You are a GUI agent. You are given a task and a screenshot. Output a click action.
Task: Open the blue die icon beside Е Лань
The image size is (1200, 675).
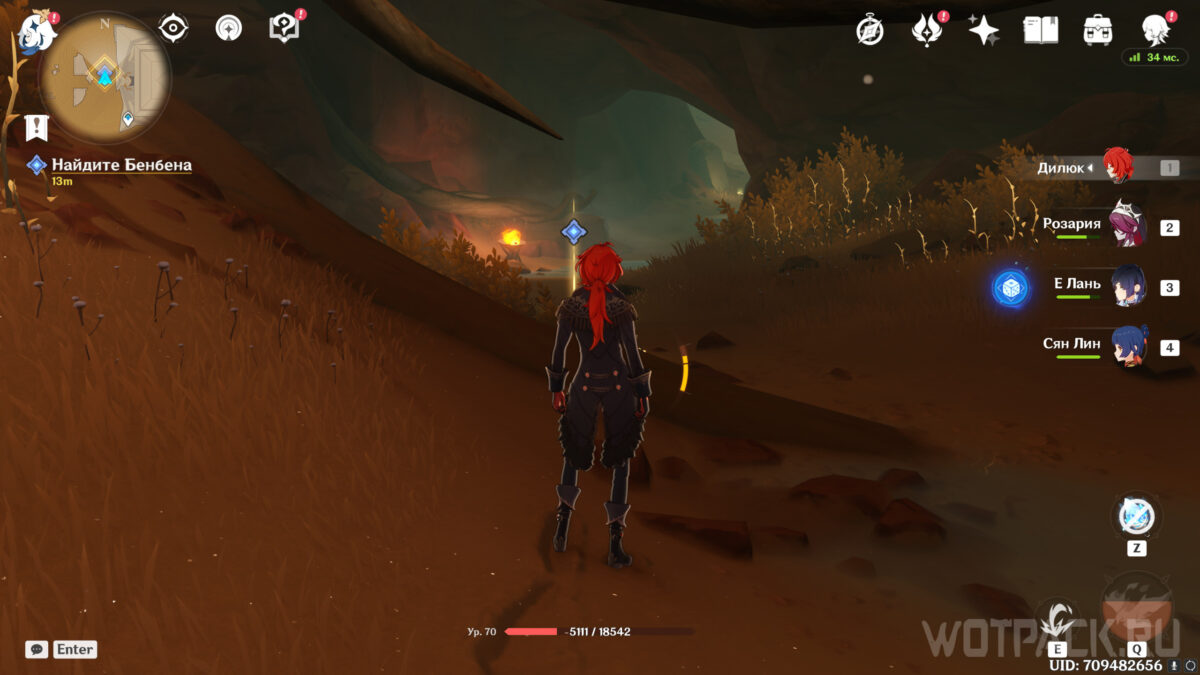click(1011, 288)
